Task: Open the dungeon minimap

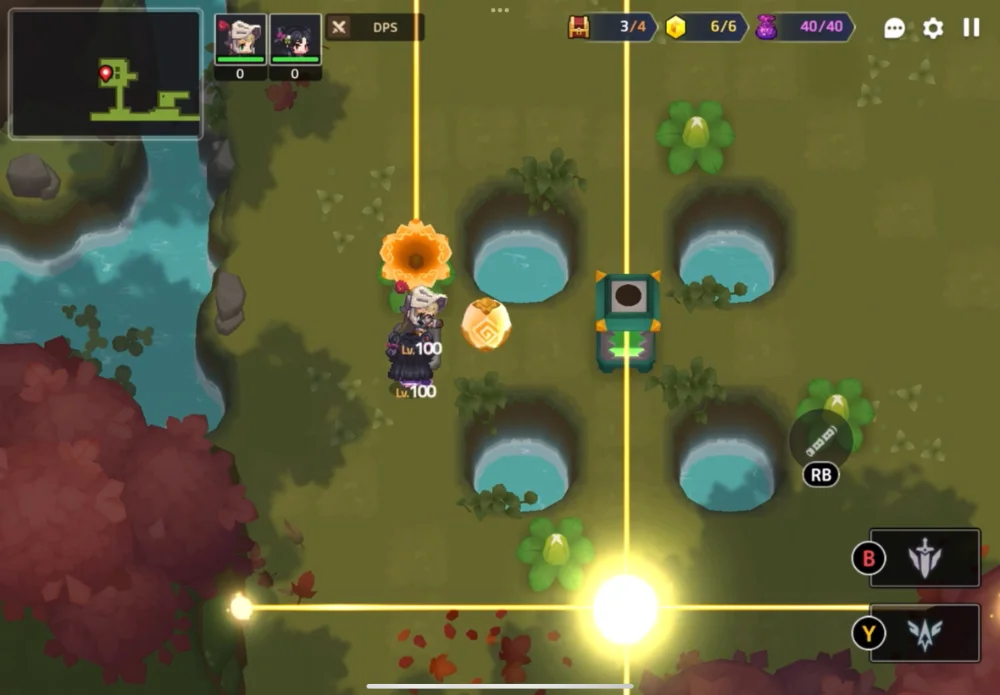Action: (x=105, y=74)
